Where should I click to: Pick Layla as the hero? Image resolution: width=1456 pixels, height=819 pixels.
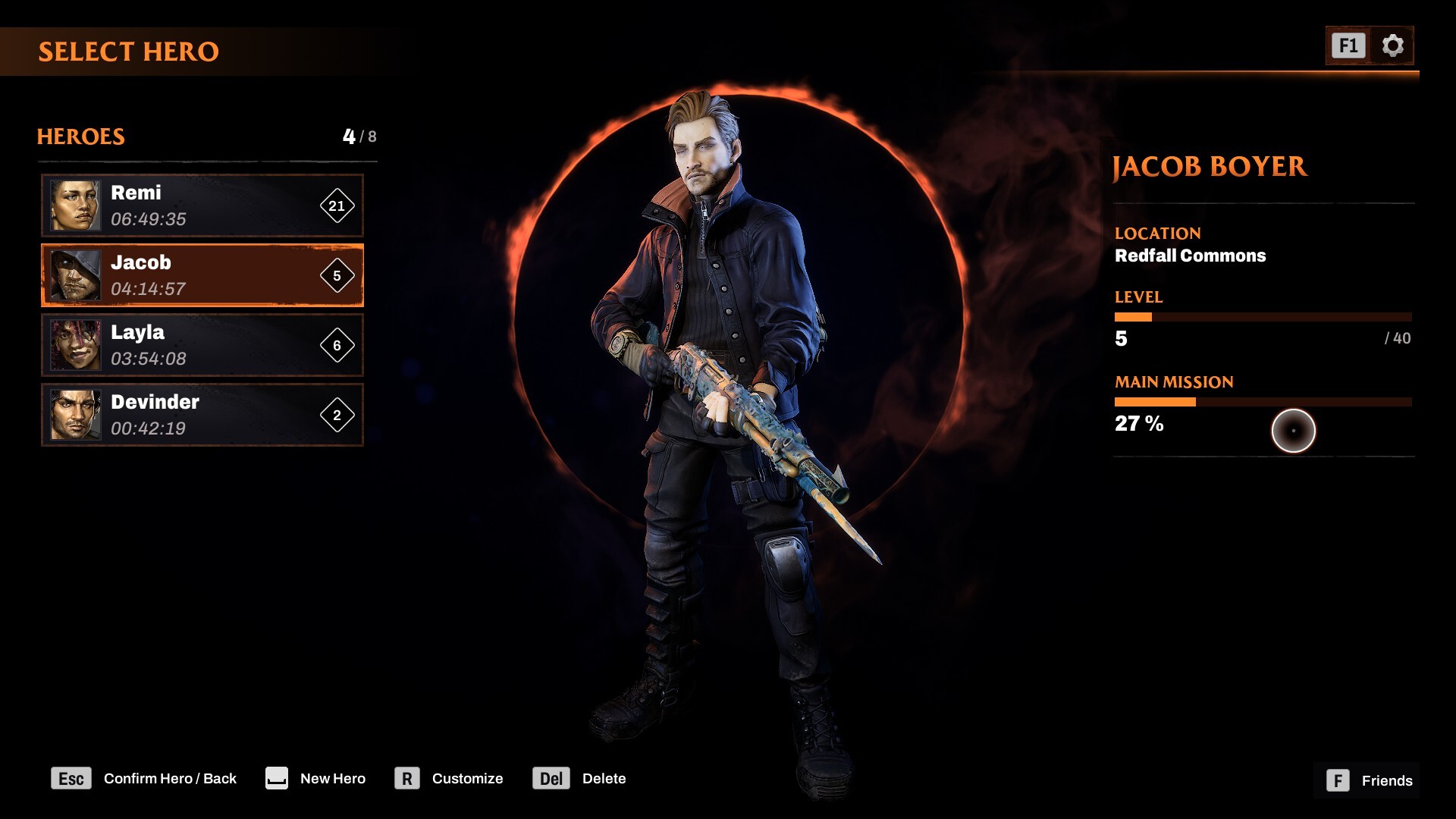202,345
